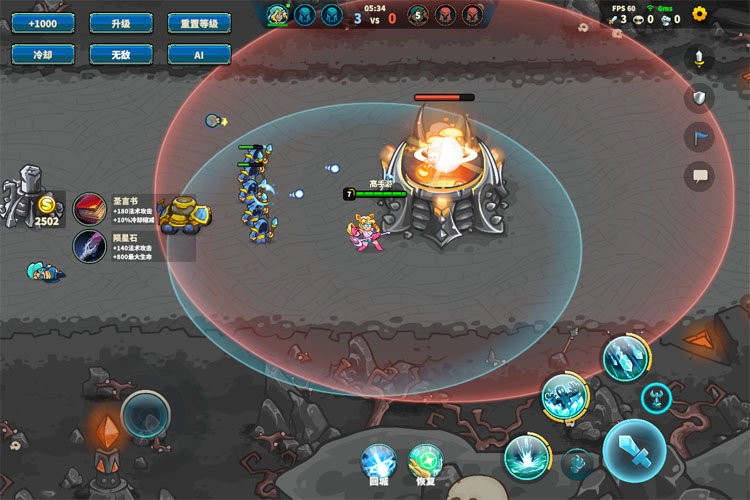Image resolution: width=750 pixels, height=500 pixels.
Task: Cast the ice burst splash skill
Action: click(x=526, y=458)
